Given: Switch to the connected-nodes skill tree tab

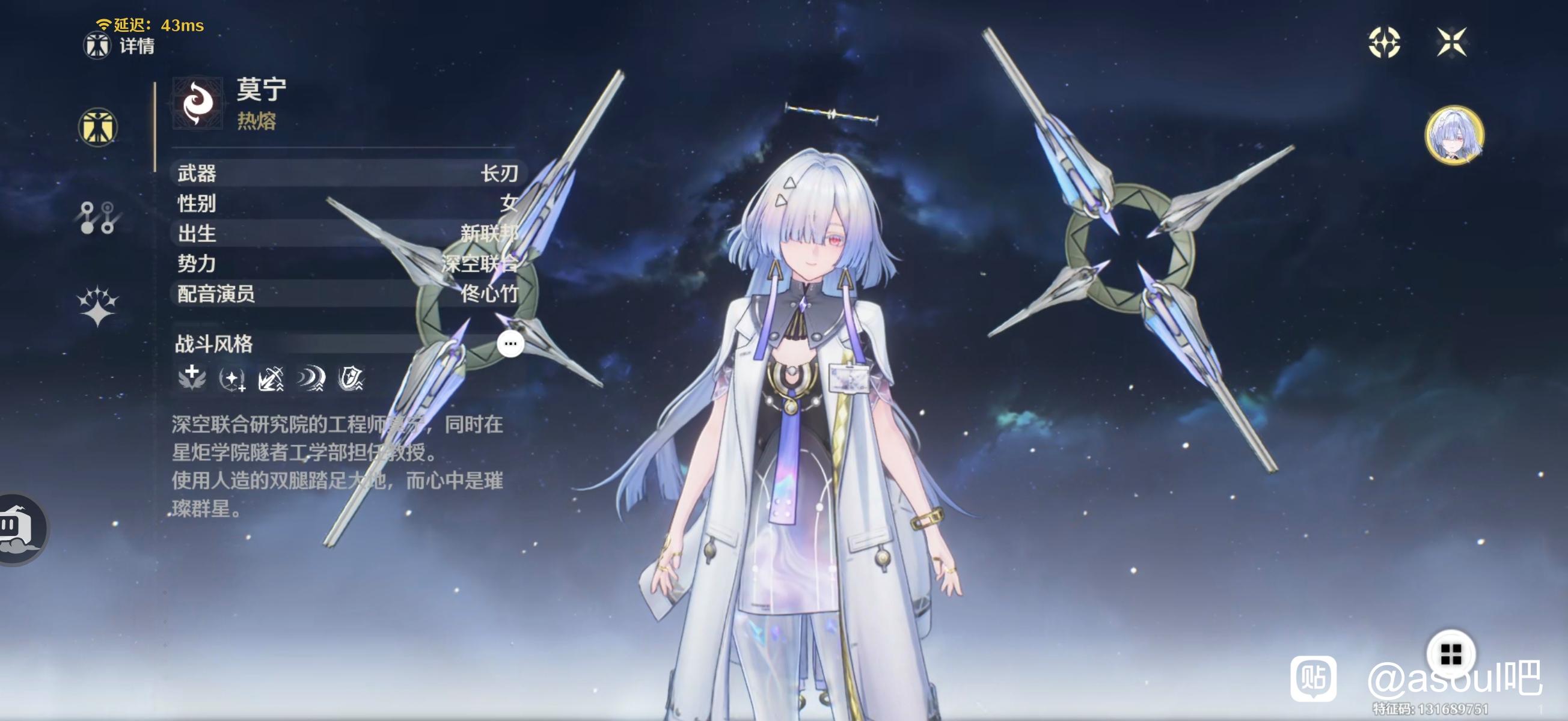Looking at the screenshot, I should pyautogui.click(x=97, y=218).
